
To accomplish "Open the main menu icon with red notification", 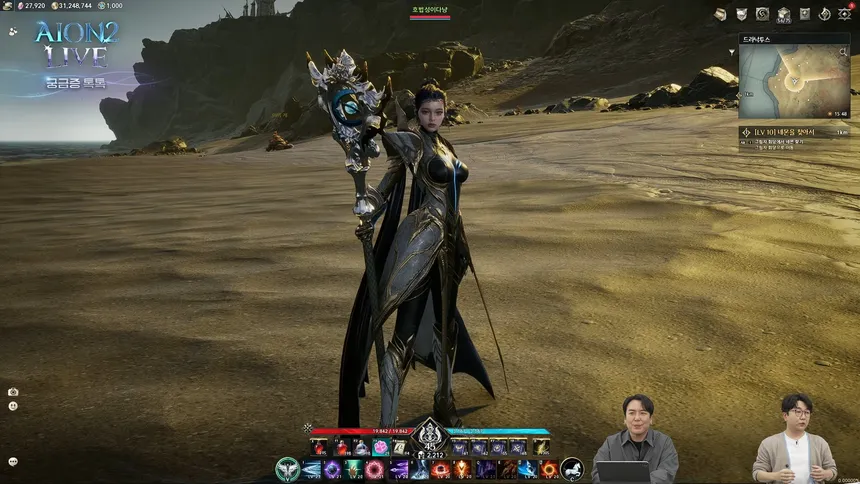I will pos(845,14).
